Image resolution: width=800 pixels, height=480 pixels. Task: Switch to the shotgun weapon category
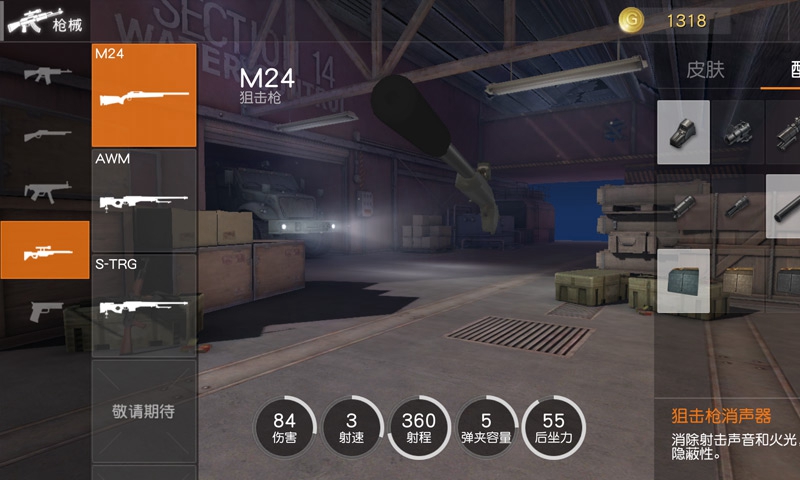pyautogui.click(x=45, y=133)
